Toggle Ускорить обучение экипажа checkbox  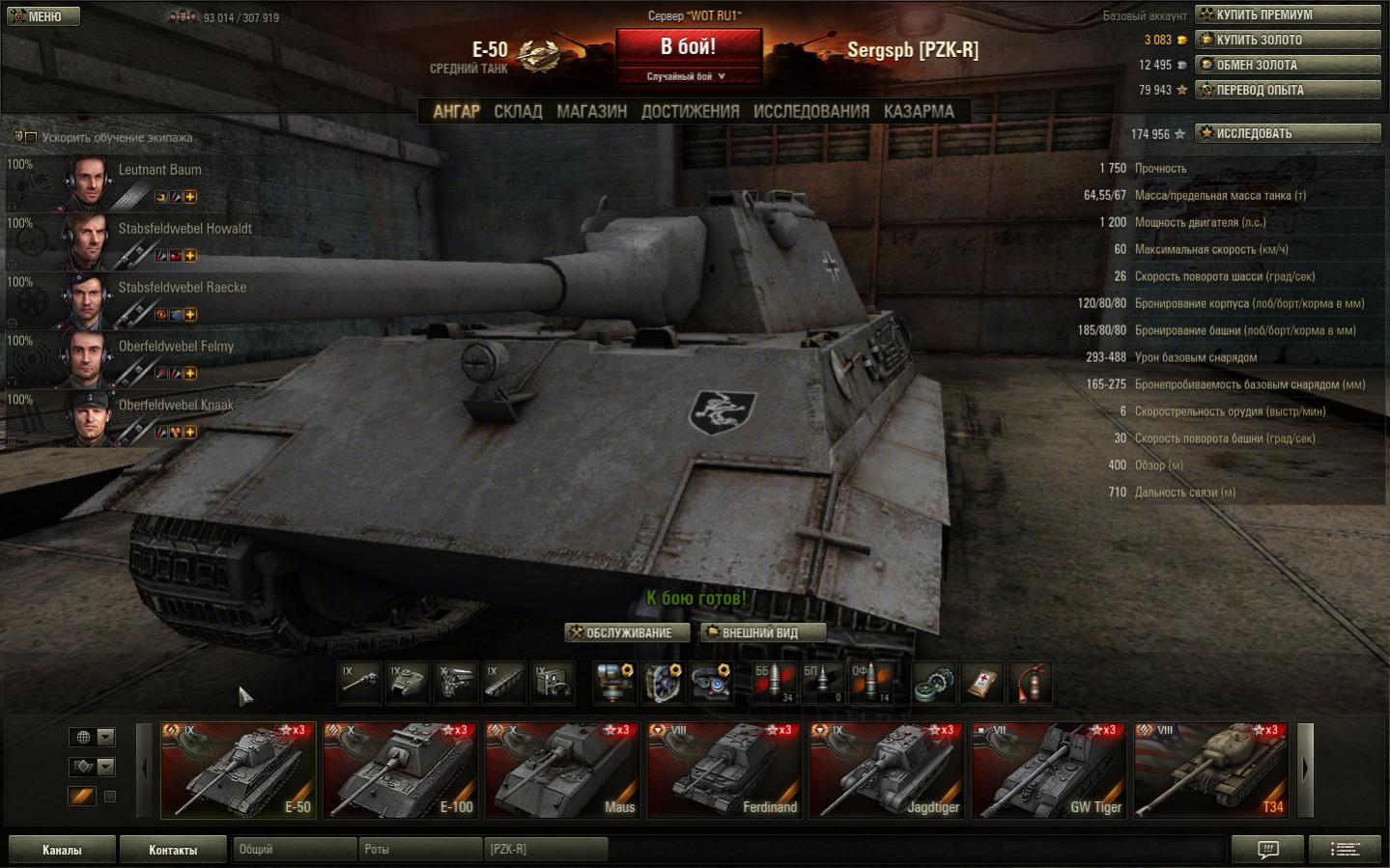(31, 138)
